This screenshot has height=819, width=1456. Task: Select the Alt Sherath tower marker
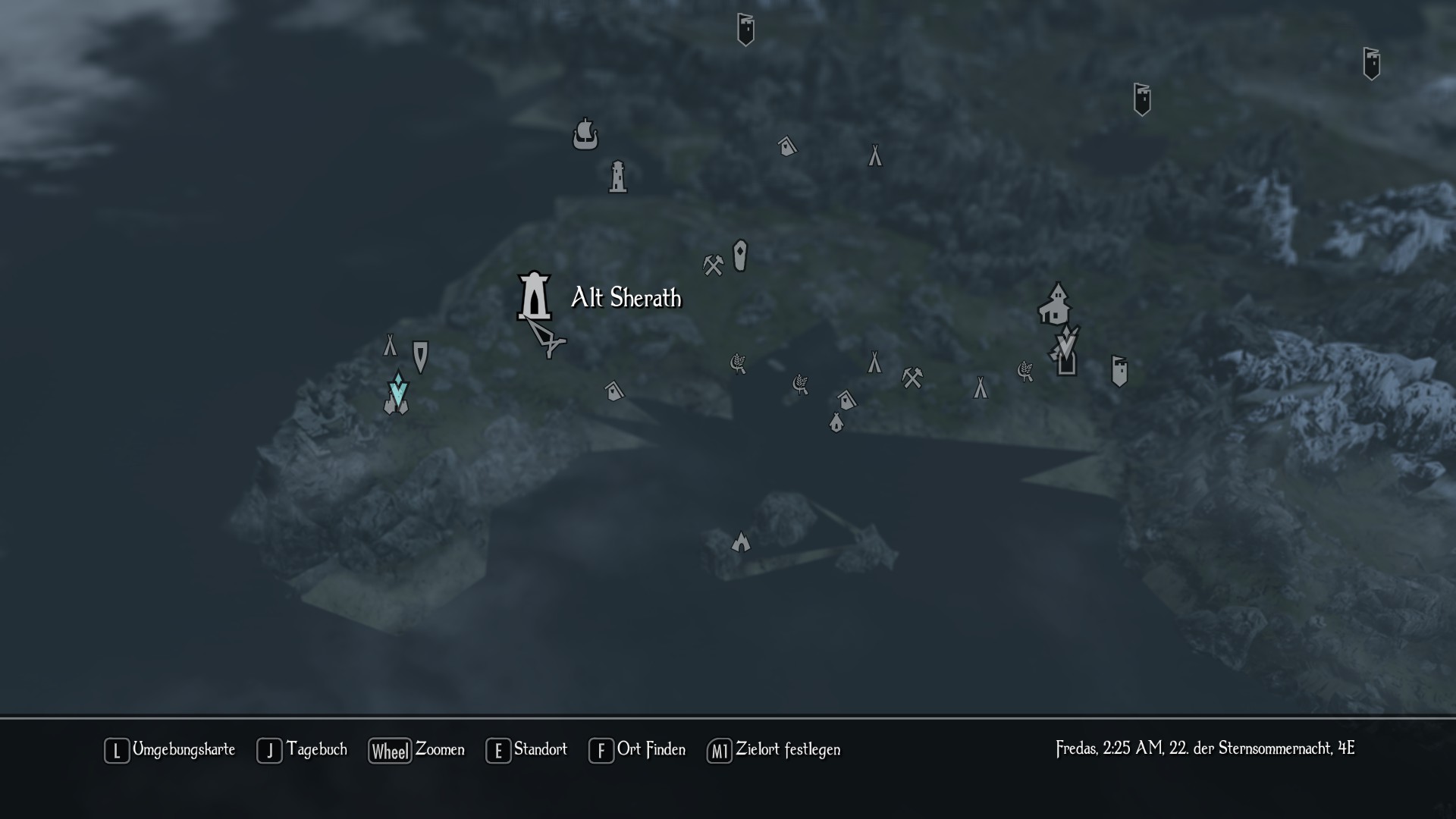(535, 296)
